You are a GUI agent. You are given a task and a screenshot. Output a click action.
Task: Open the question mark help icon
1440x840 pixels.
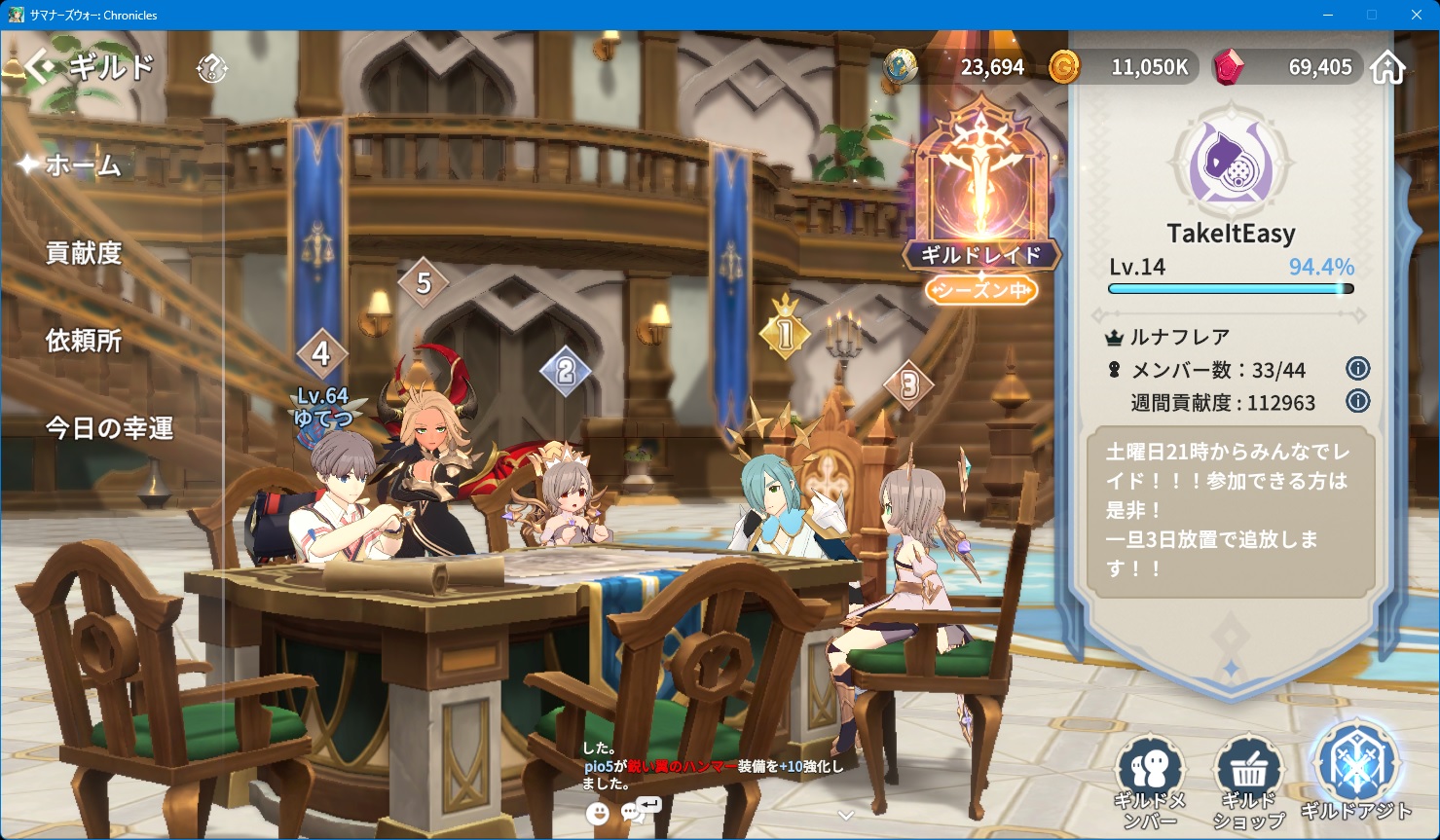(x=211, y=68)
